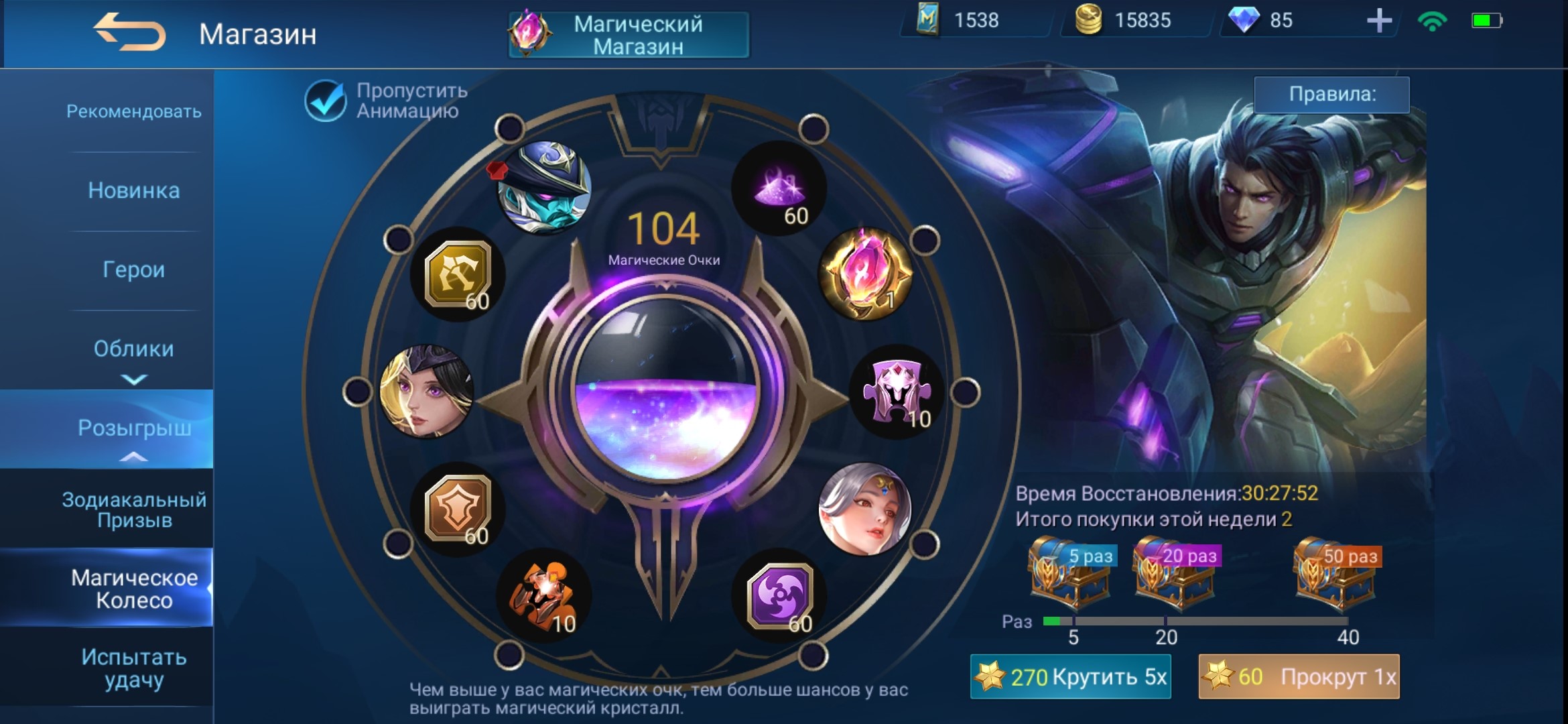Click the orange hero fragment x10 prize

543,595
